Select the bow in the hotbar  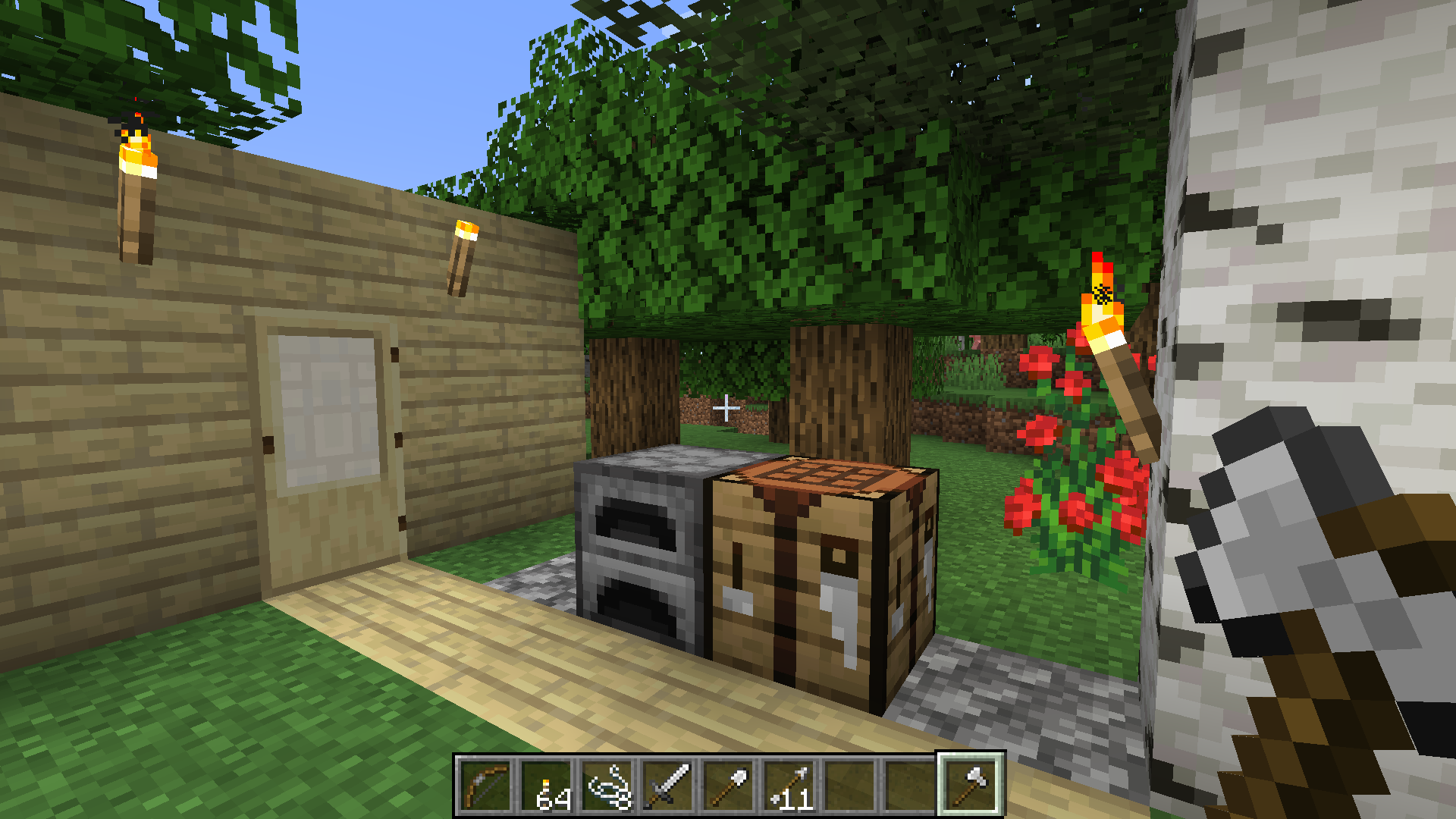tap(485, 786)
